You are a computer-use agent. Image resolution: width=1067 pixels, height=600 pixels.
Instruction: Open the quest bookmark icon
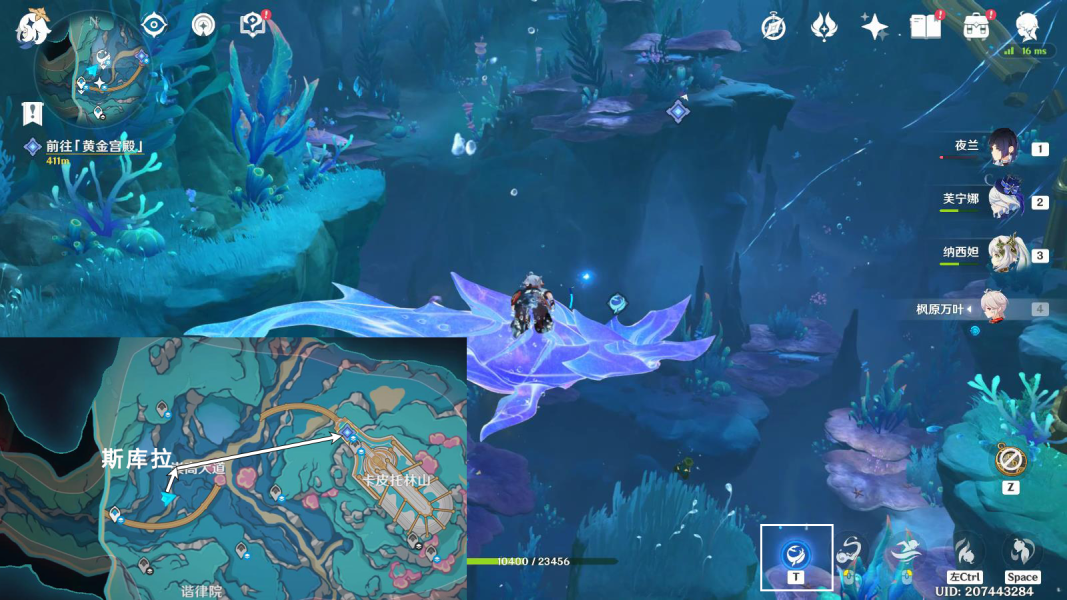point(33,113)
